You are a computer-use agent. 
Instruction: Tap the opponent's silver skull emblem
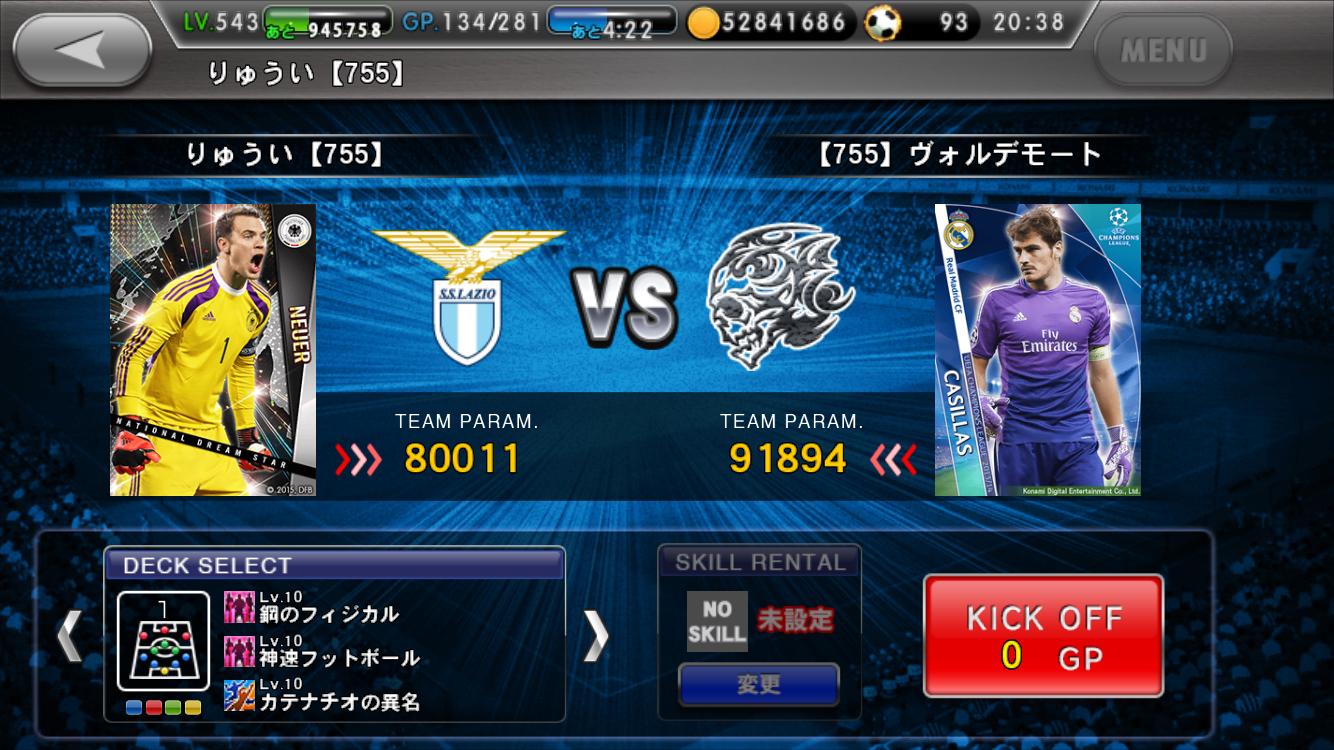(x=780, y=297)
